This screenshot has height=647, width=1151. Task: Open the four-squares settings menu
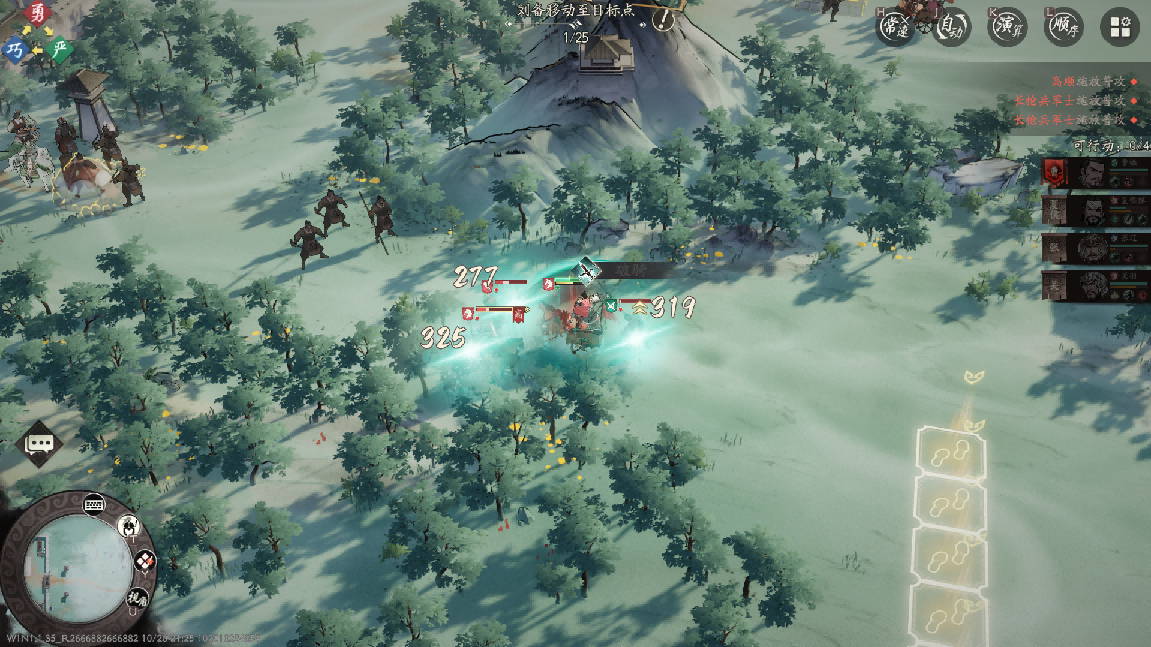(1120, 28)
